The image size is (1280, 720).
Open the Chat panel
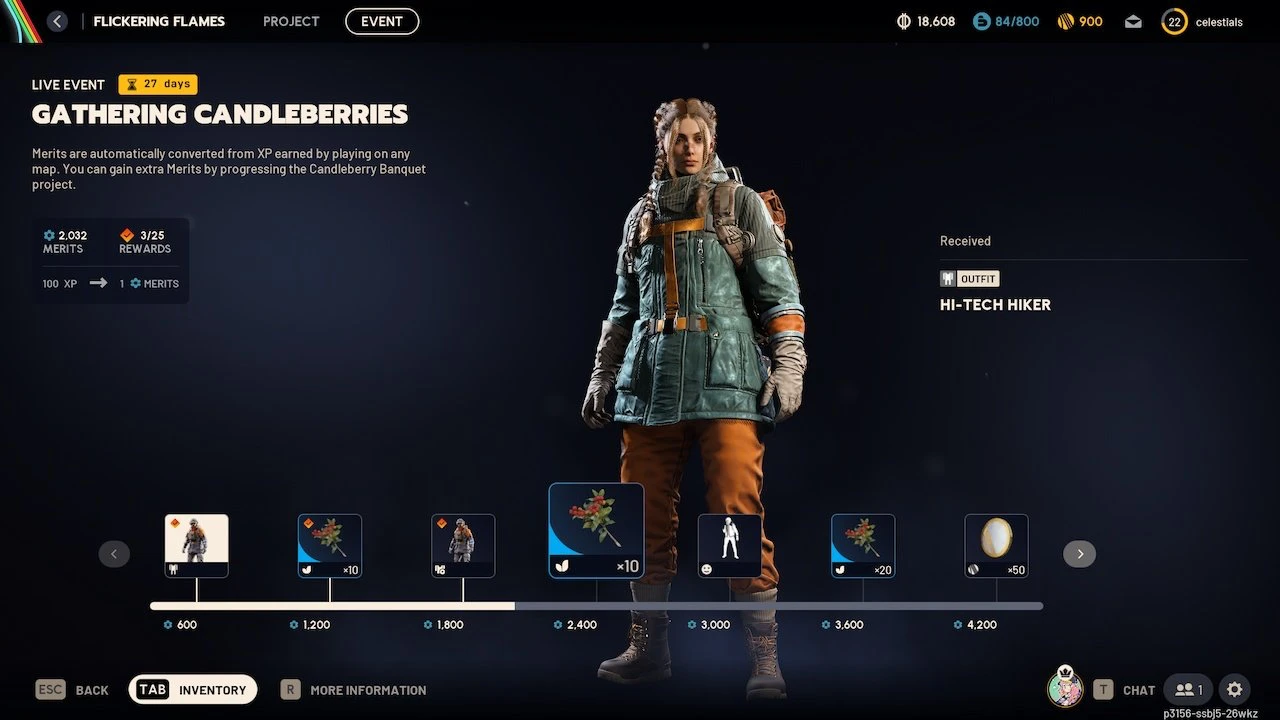[1124, 689]
